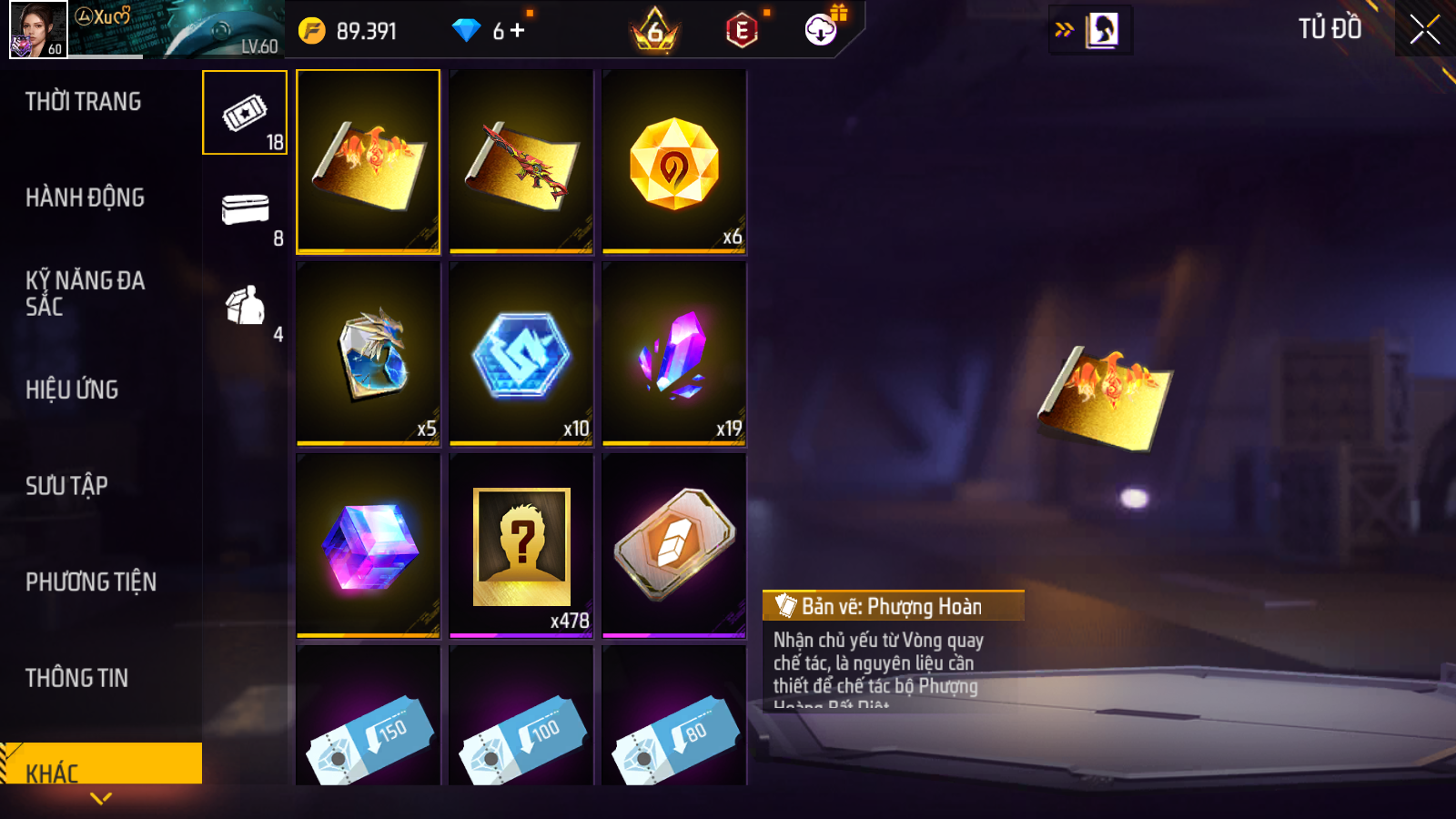The image size is (1456, 819).
Task: Open the Thời Trang category
Action: (84, 102)
